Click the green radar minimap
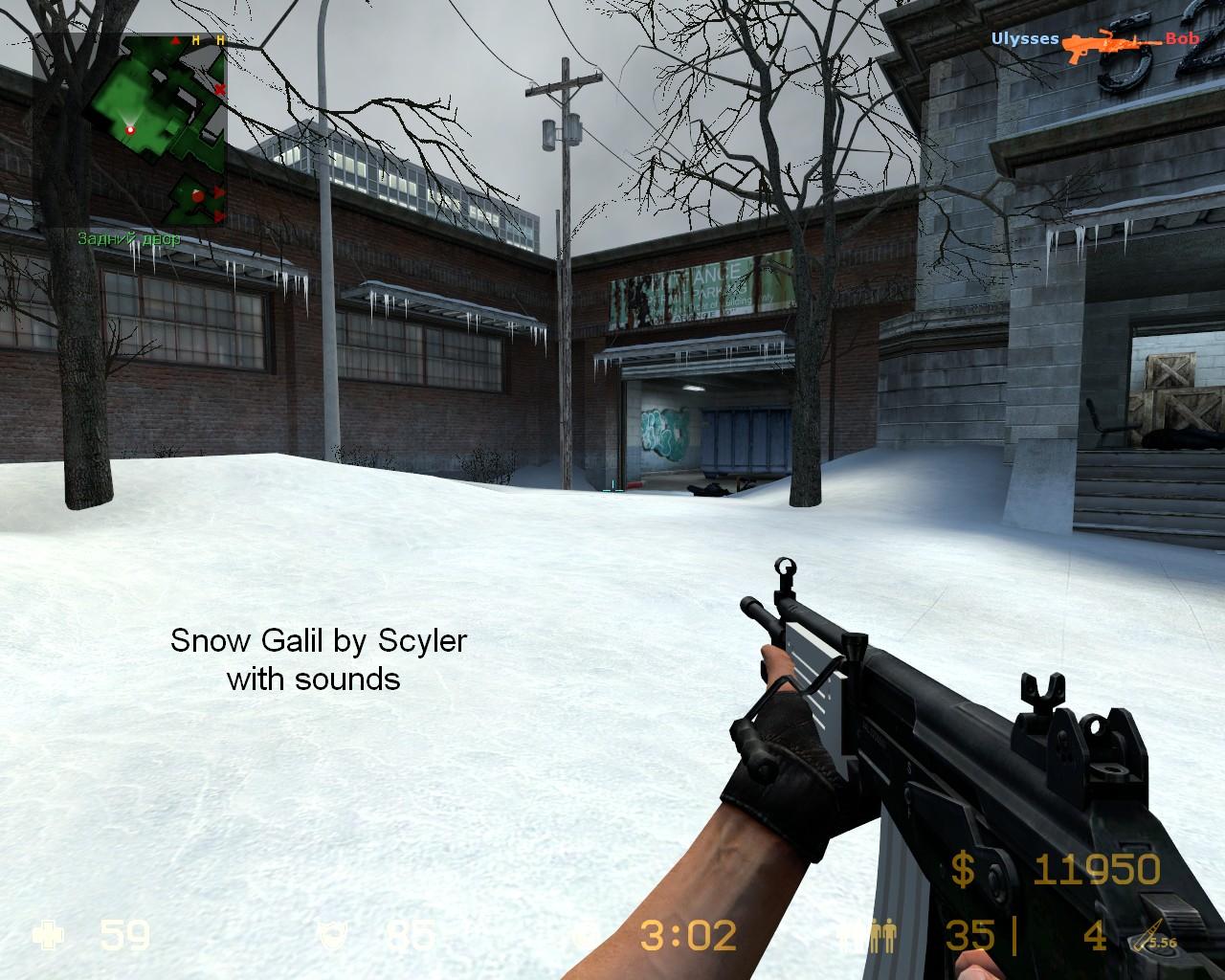Image resolution: width=1225 pixels, height=980 pixels. click(x=130, y=131)
